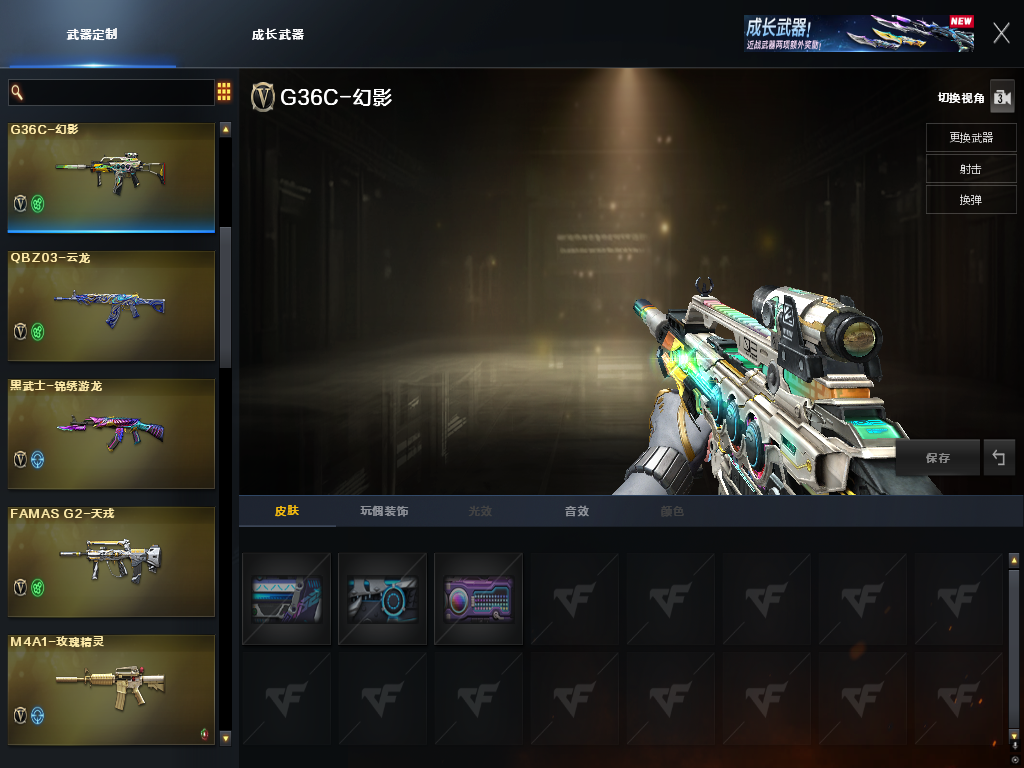Open the 成长武器 tab
Viewport: 1024px width, 768px height.
tap(277, 34)
